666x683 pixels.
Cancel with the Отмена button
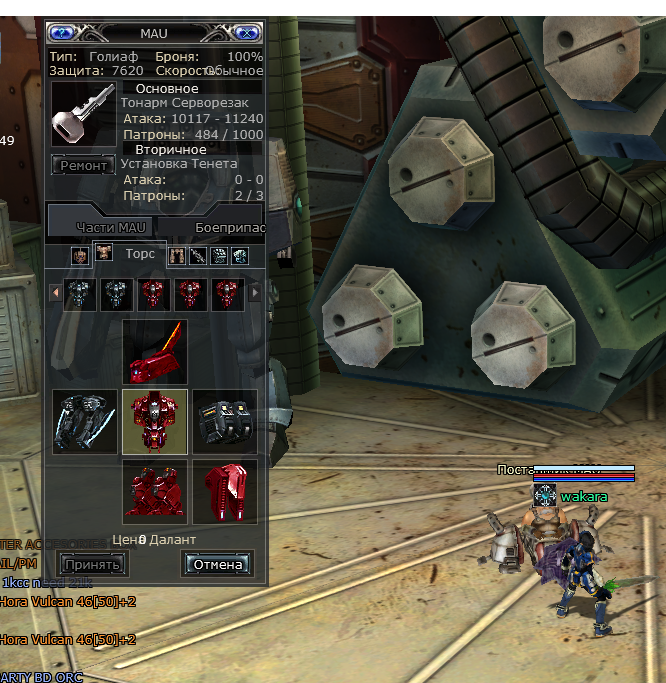pyautogui.click(x=217, y=564)
